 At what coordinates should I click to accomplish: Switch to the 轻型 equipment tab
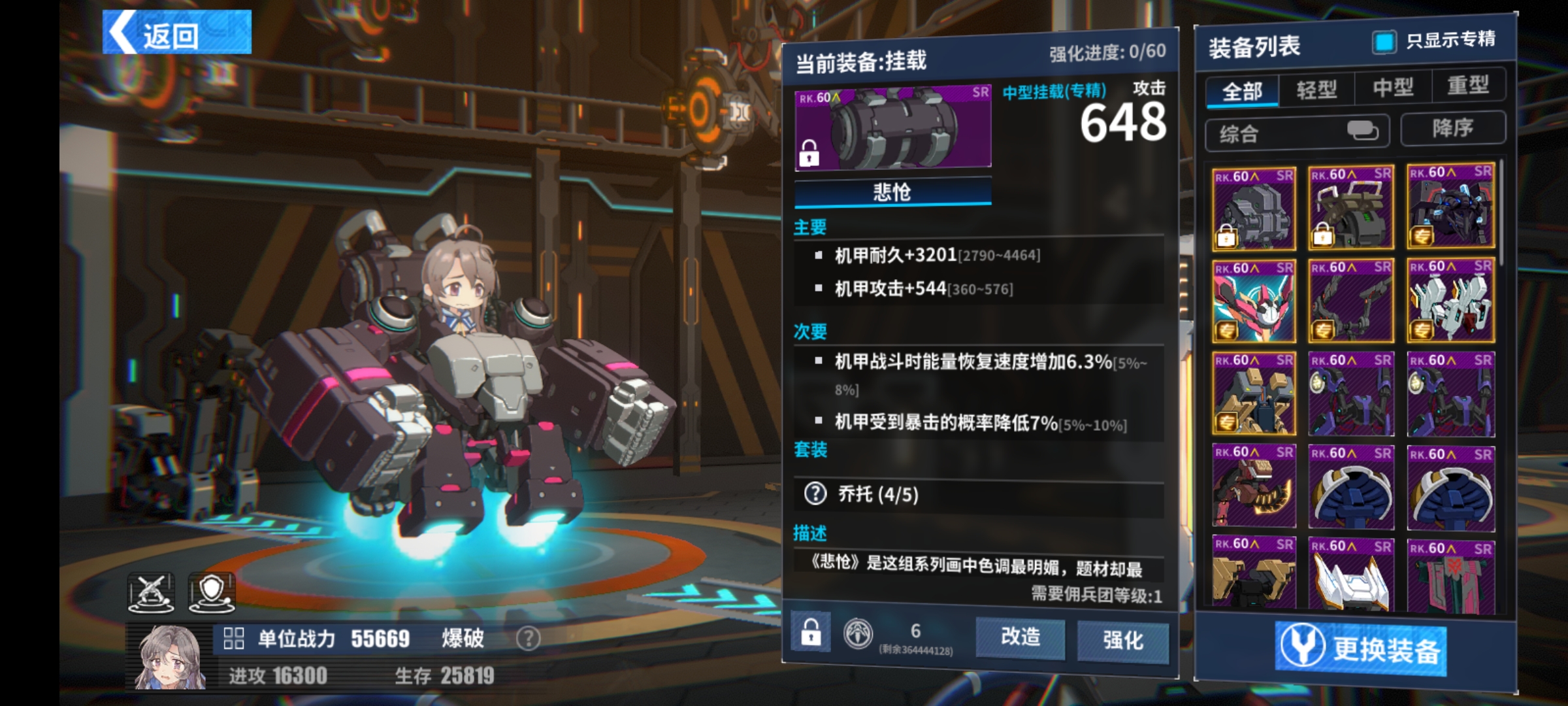[x=1316, y=89]
